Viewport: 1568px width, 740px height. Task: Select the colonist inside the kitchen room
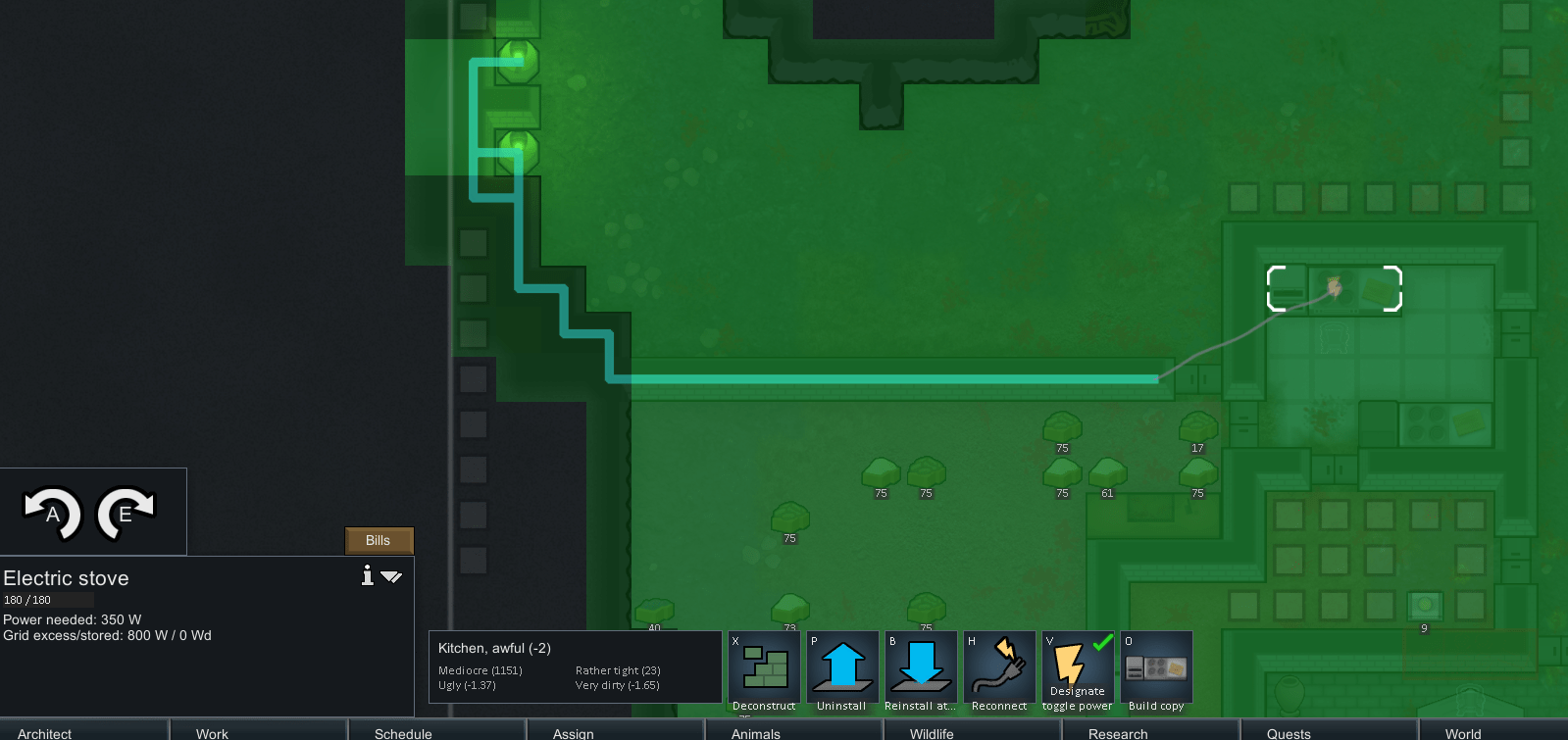tap(1334, 287)
